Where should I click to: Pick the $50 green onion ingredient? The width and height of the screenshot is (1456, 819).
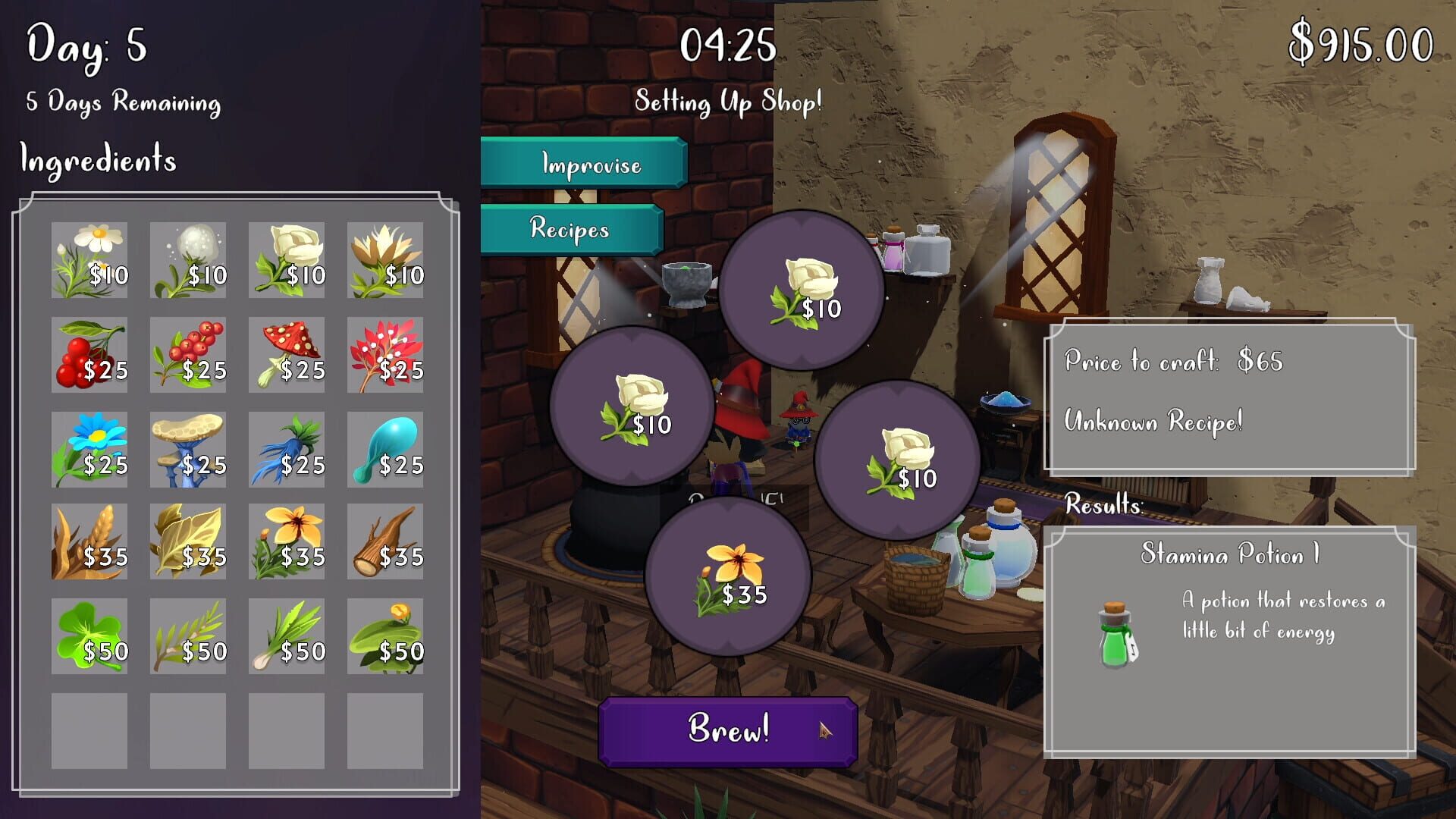[x=287, y=635]
